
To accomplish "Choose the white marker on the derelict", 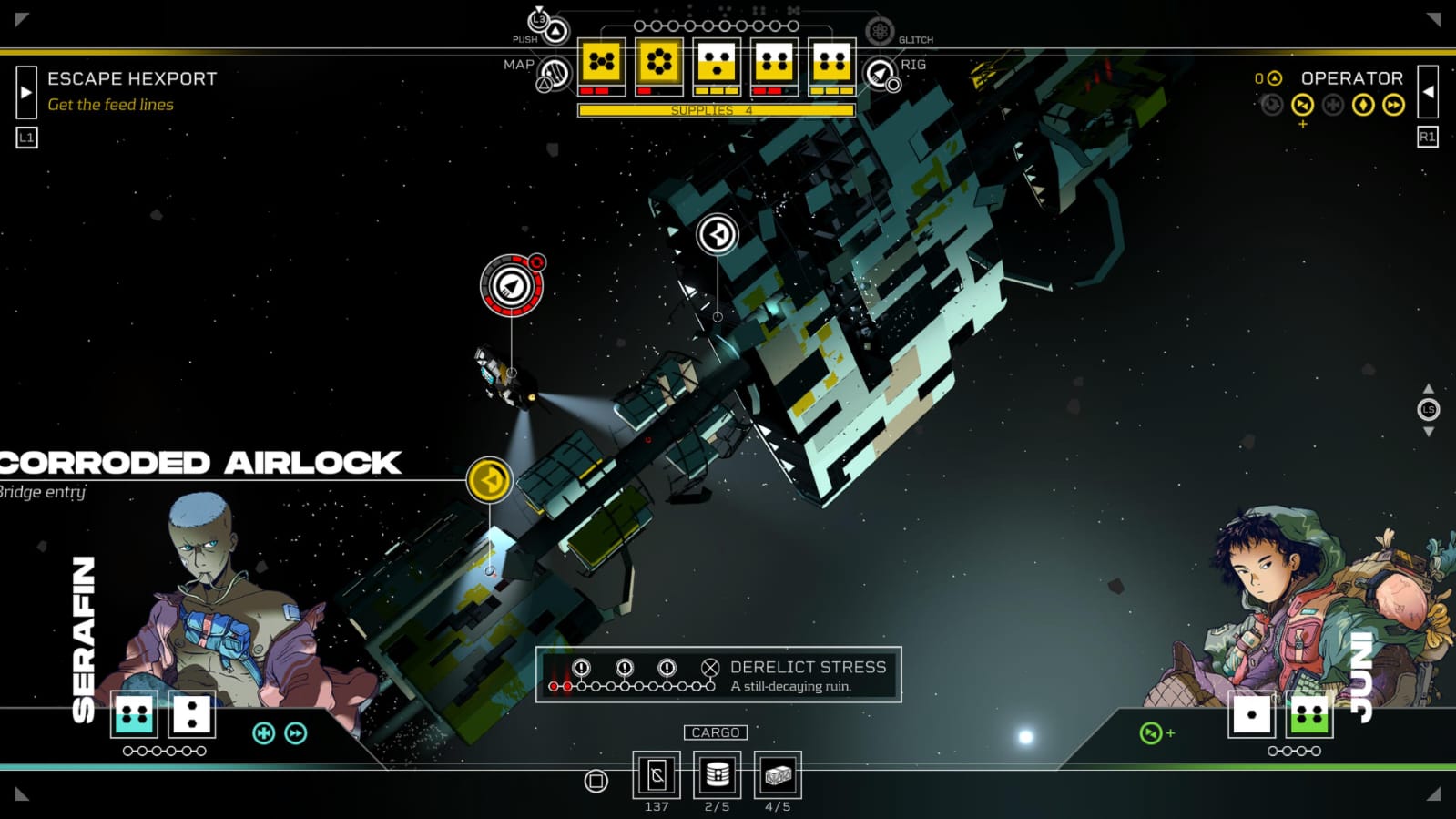I will [x=718, y=234].
